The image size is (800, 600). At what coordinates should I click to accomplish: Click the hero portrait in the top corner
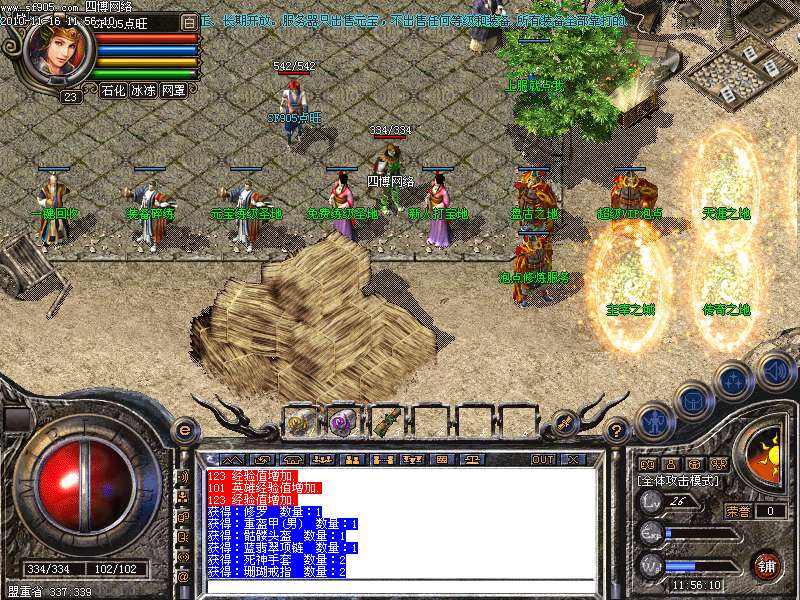[x=58, y=53]
